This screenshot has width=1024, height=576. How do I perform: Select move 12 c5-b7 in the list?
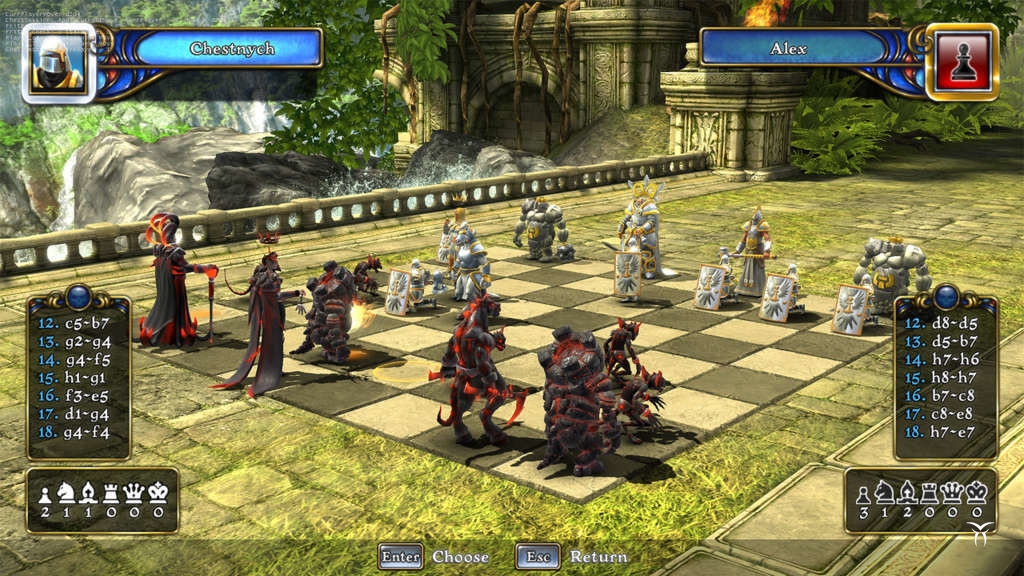(x=73, y=324)
